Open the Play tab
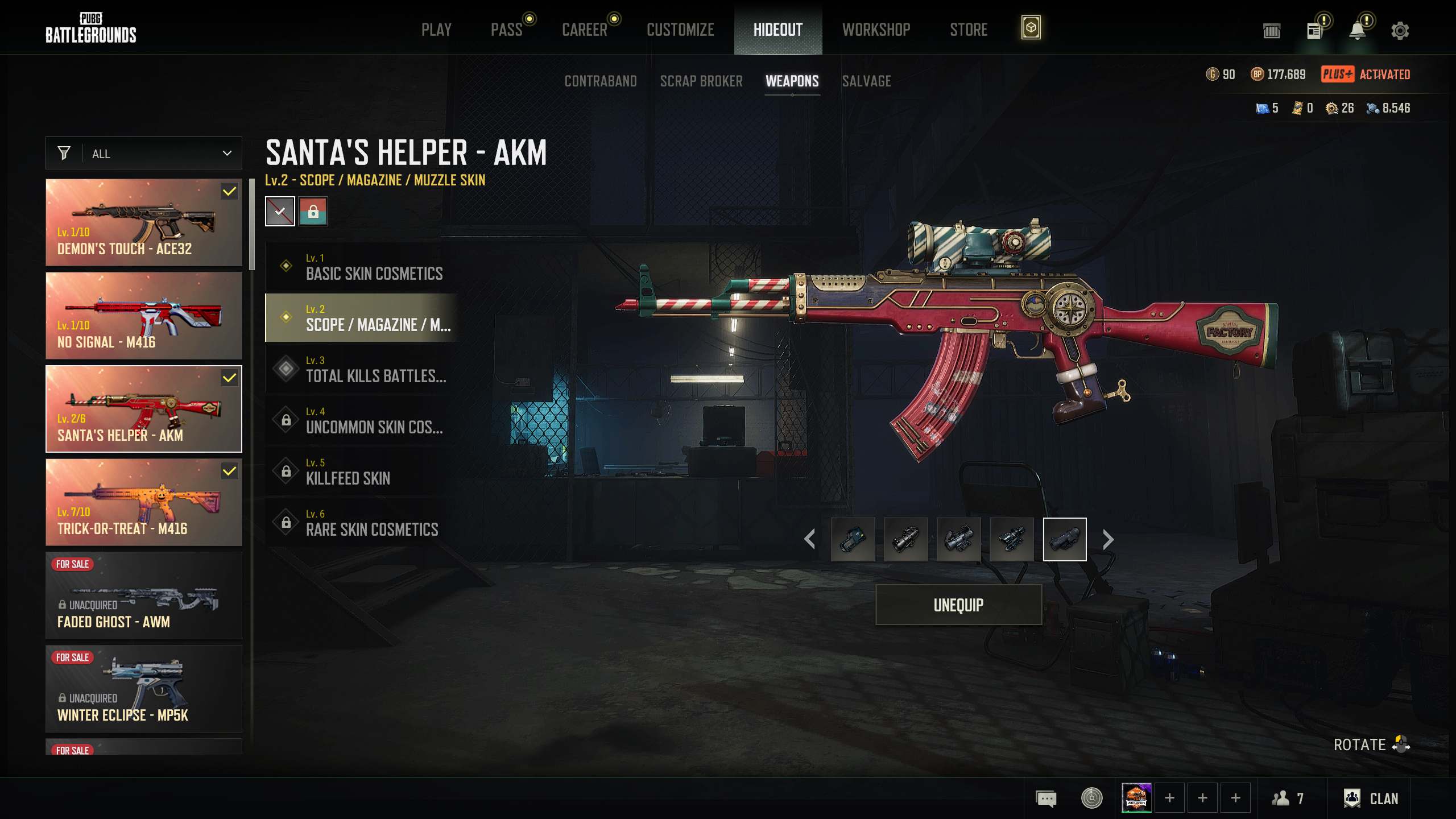This screenshot has height=819, width=1456. [x=436, y=30]
